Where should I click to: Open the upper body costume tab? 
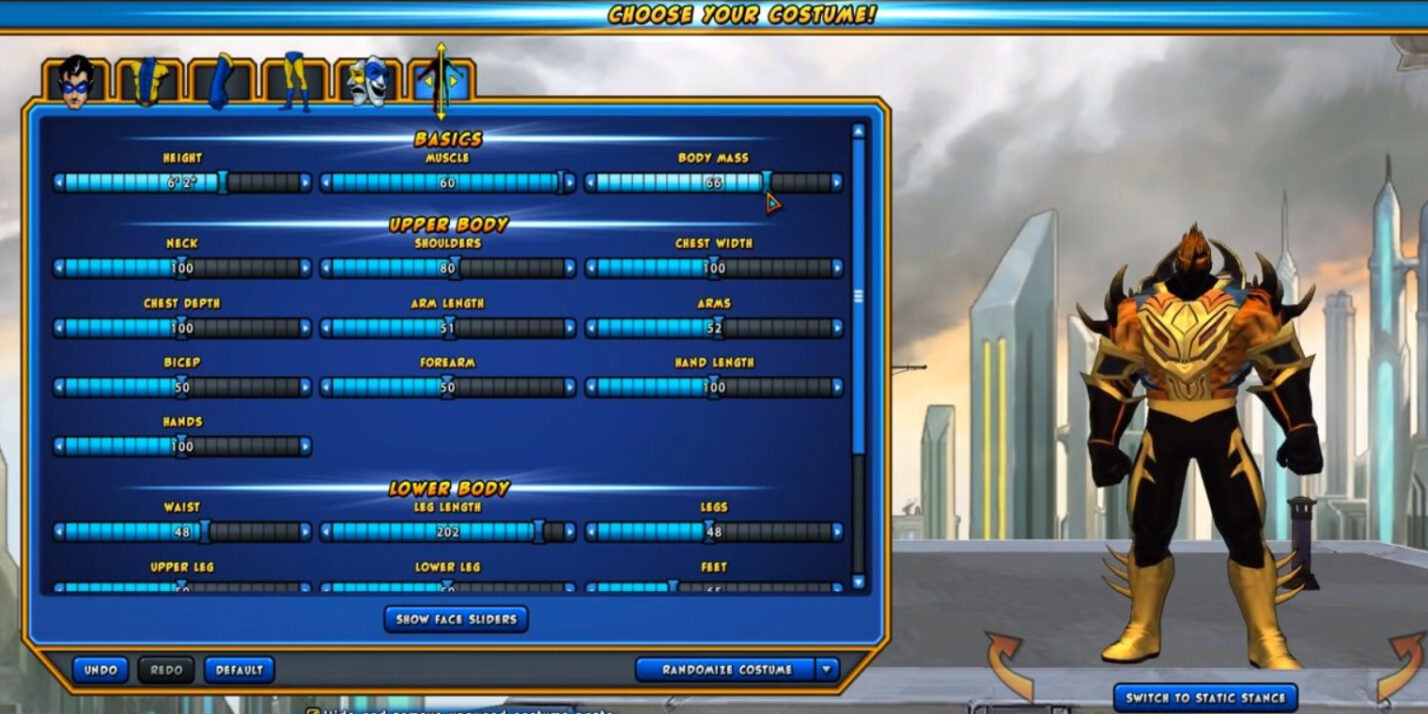(x=149, y=82)
